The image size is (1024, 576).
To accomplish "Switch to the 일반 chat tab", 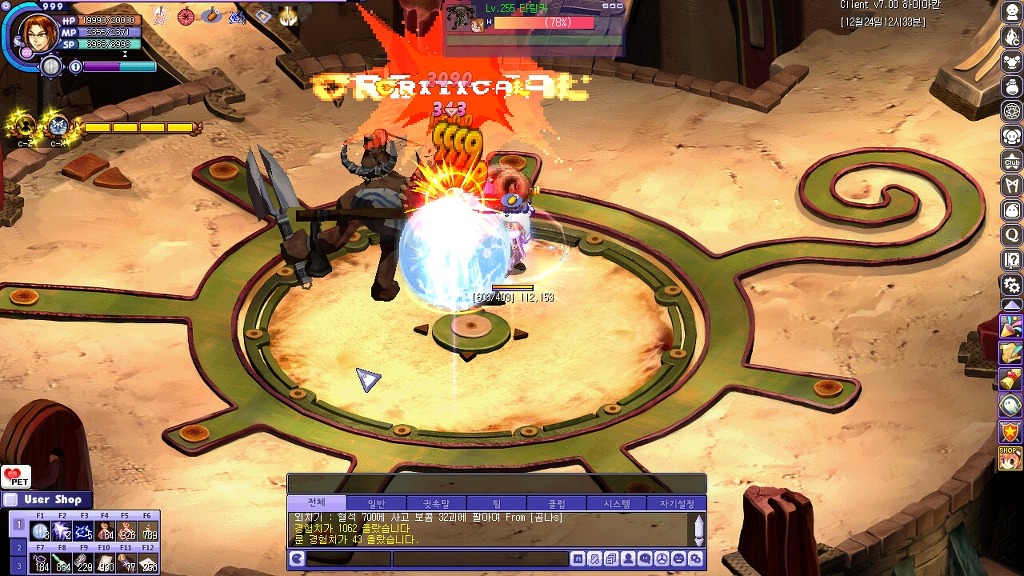I will 376,503.
